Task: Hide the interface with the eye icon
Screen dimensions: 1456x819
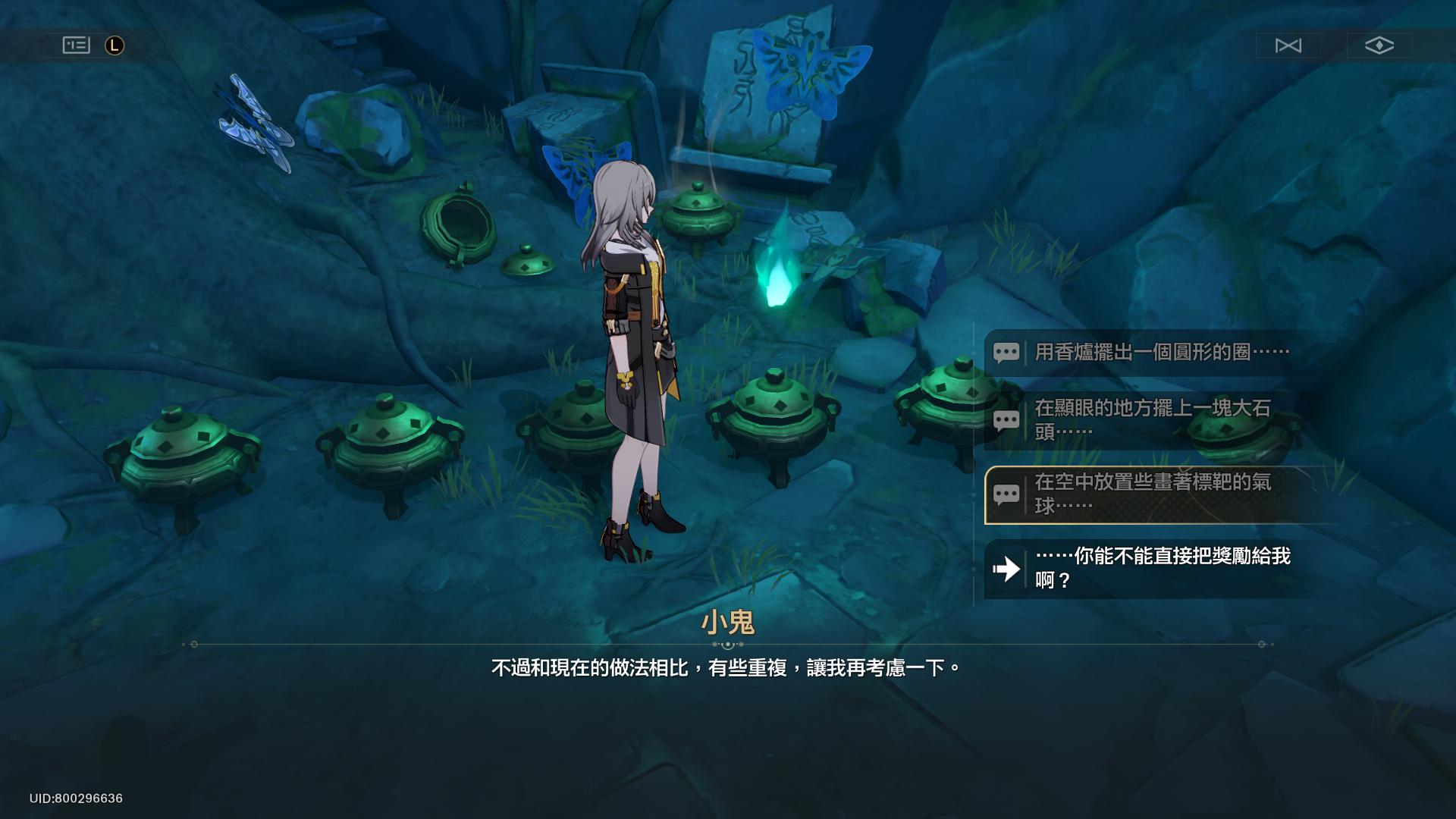Action: 1379,45
